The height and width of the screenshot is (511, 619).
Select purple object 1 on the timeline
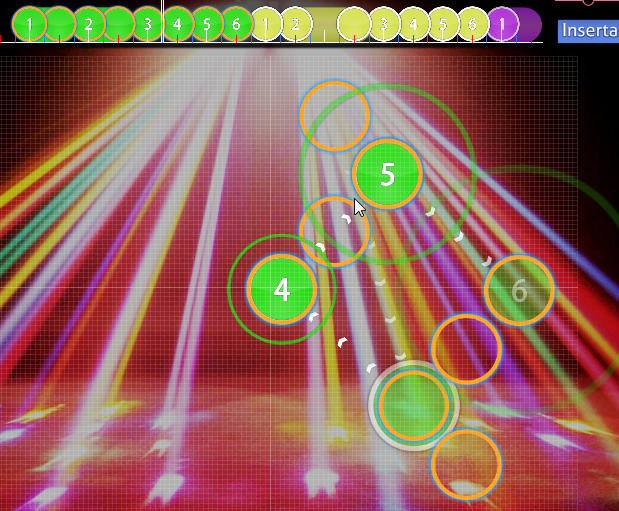point(503,23)
